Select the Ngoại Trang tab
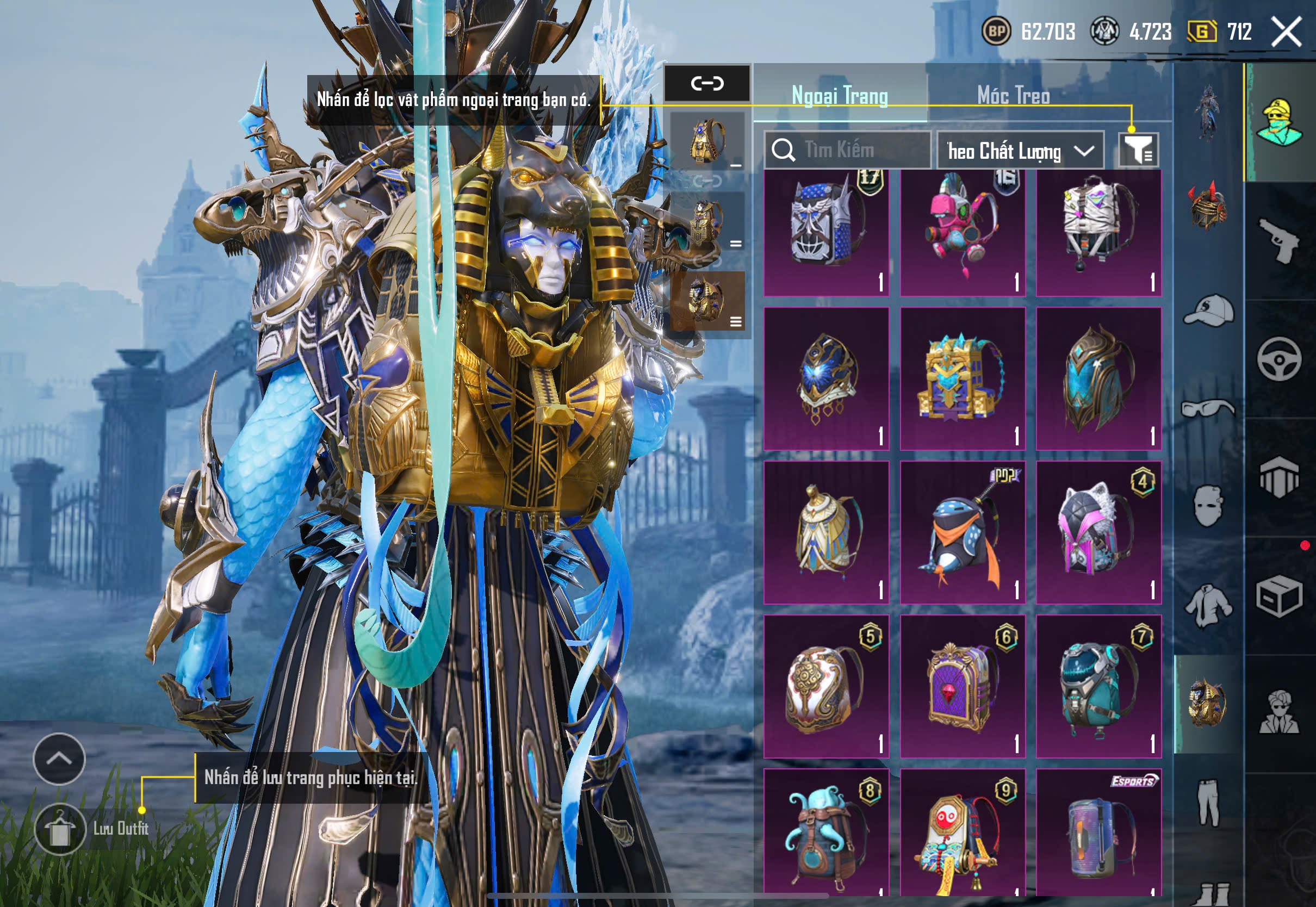Image resolution: width=1316 pixels, height=907 pixels. [839, 95]
